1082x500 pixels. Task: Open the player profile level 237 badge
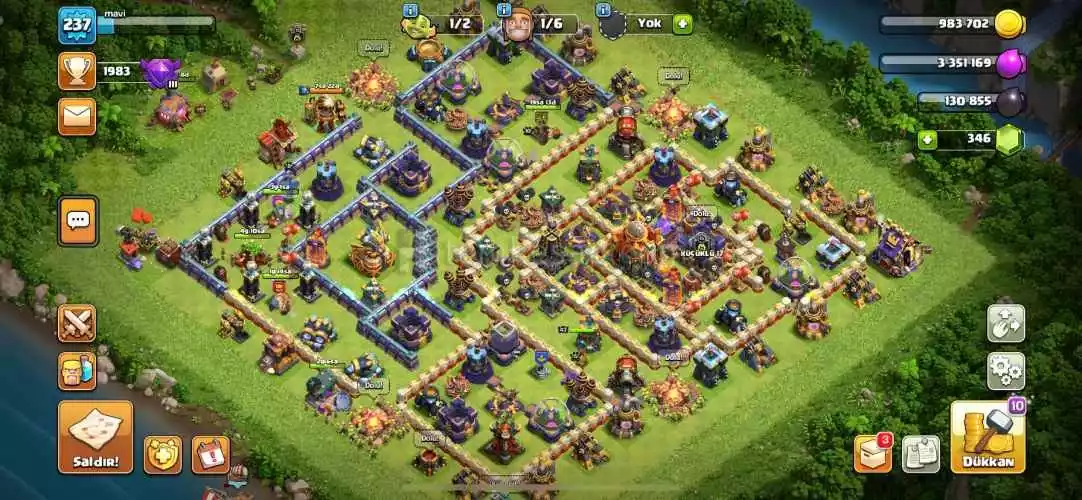[77, 25]
